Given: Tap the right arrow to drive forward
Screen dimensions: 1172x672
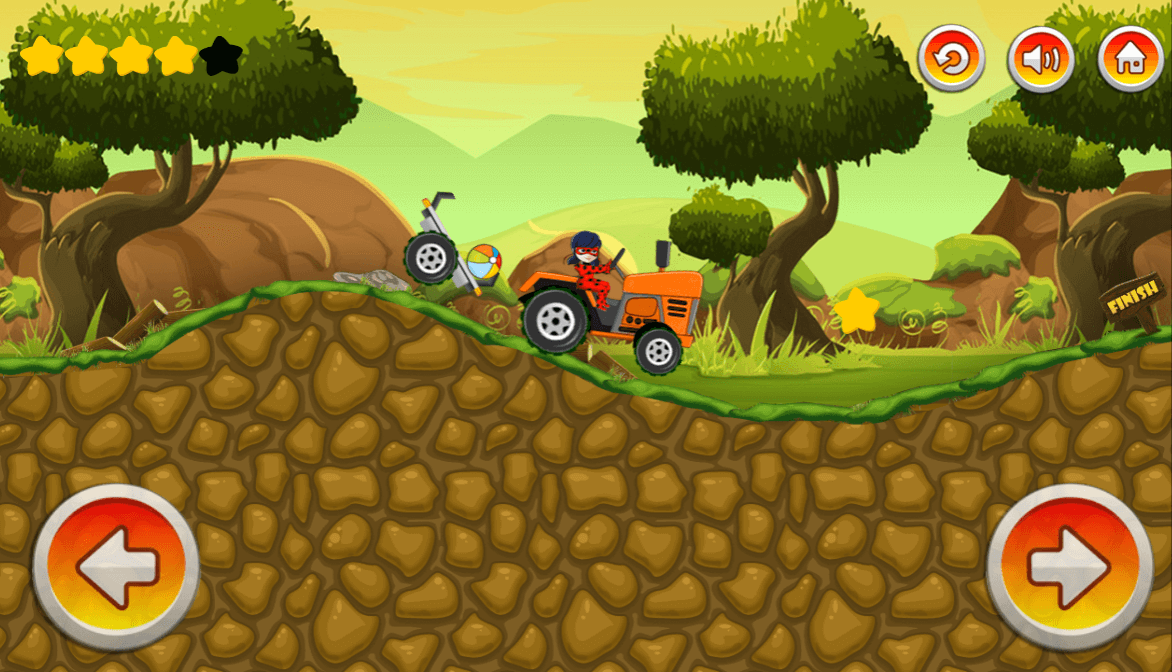Looking at the screenshot, I should (1069, 567).
